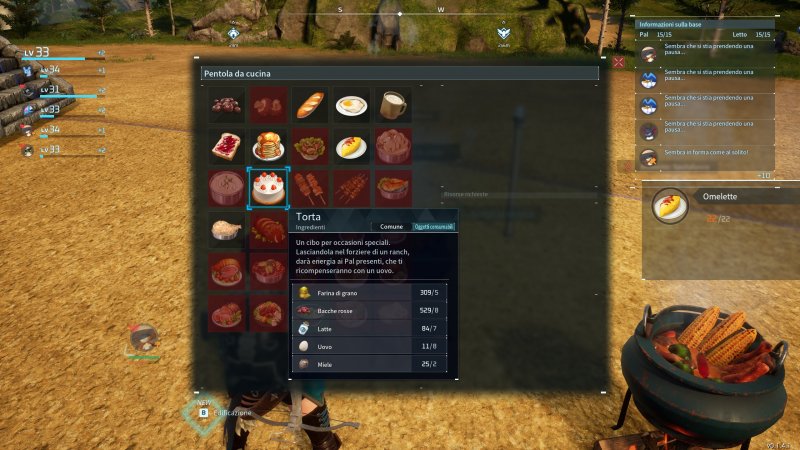Close the Pentola da cucina window
The height and width of the screenshot is (450, 800).
619,62
